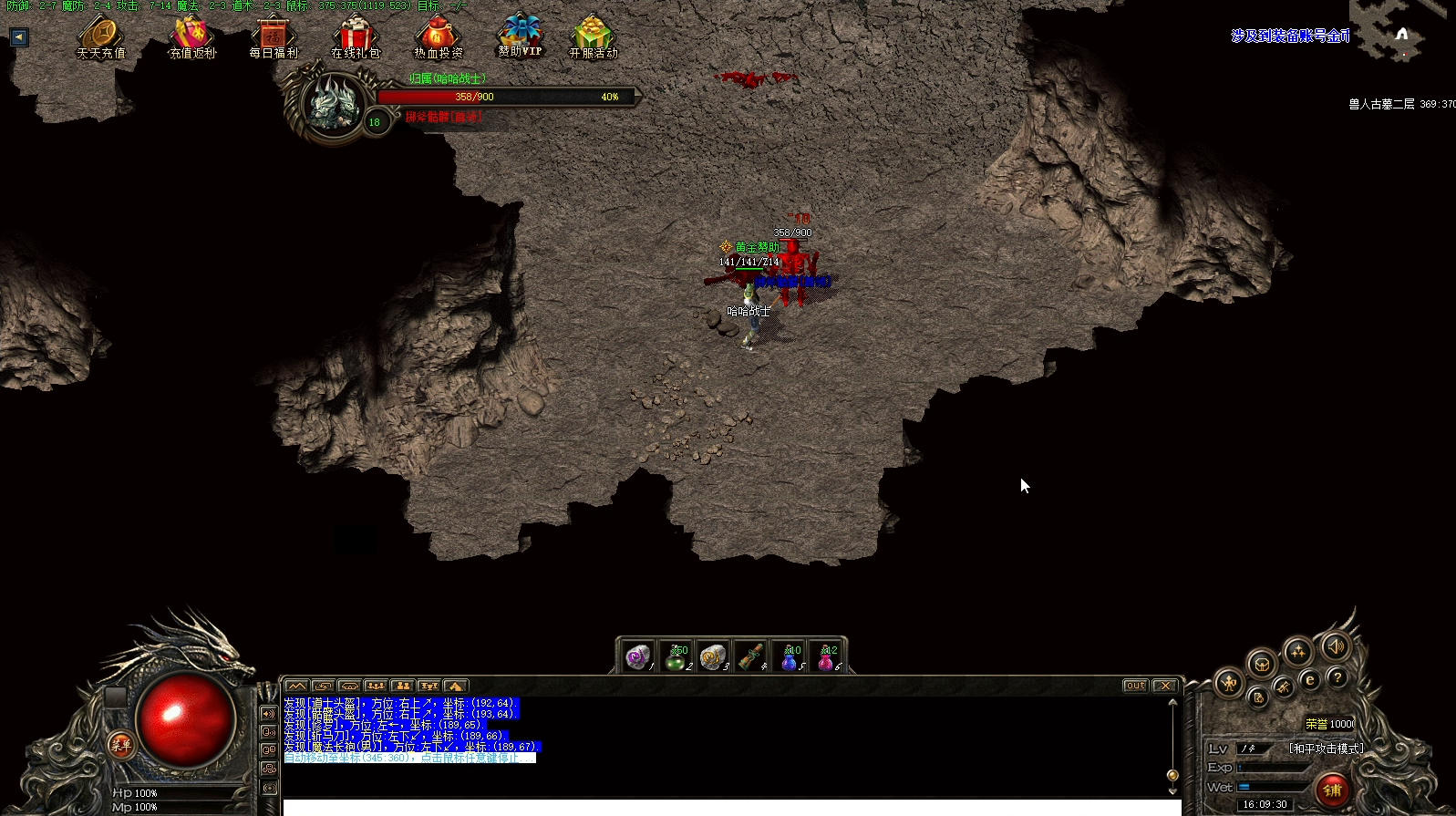This screenshot has width=1456, height=816.
Task: Use the rolled scroll in hotbar slot 4
Action: [750, 656]
